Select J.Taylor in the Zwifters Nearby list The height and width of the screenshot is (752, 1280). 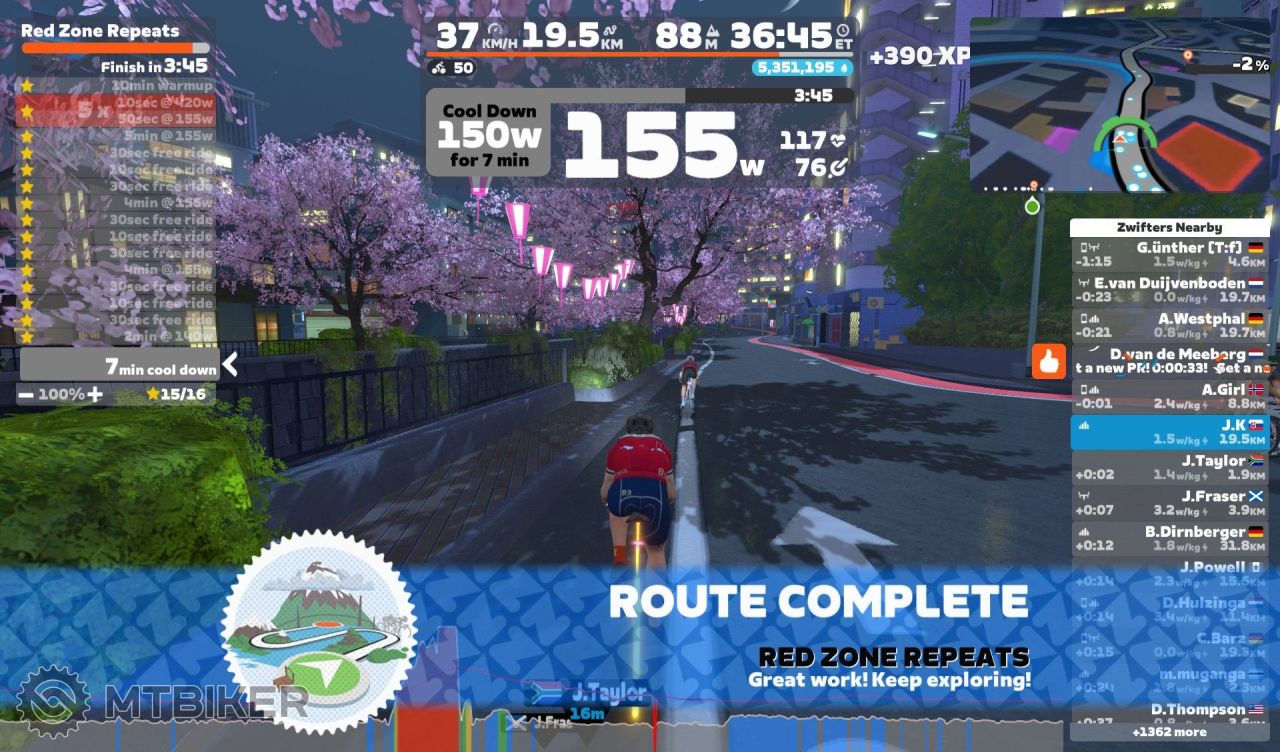(x=1169, y=468)
